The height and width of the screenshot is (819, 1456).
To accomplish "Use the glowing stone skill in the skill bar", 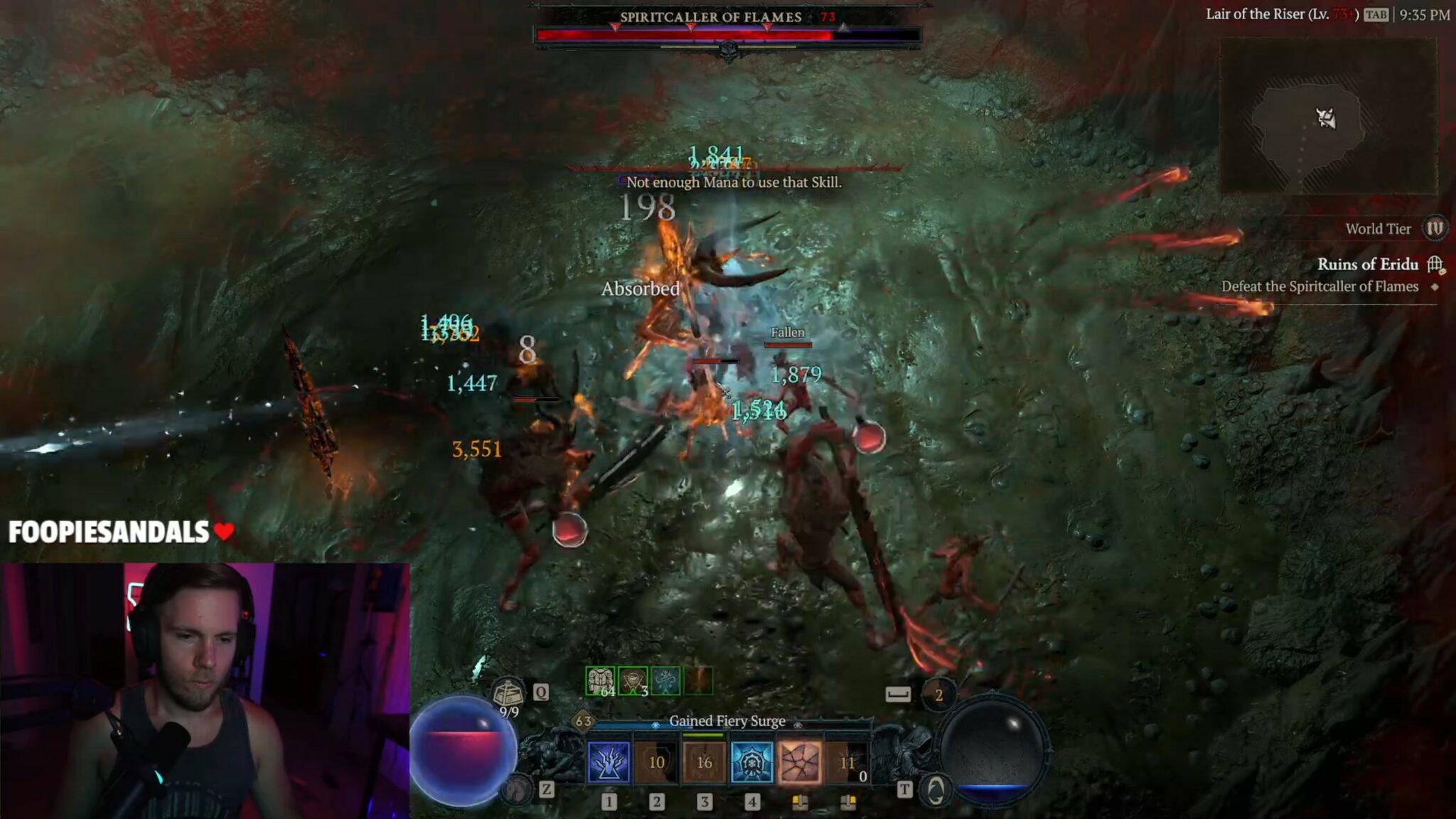I will (801, 761).
